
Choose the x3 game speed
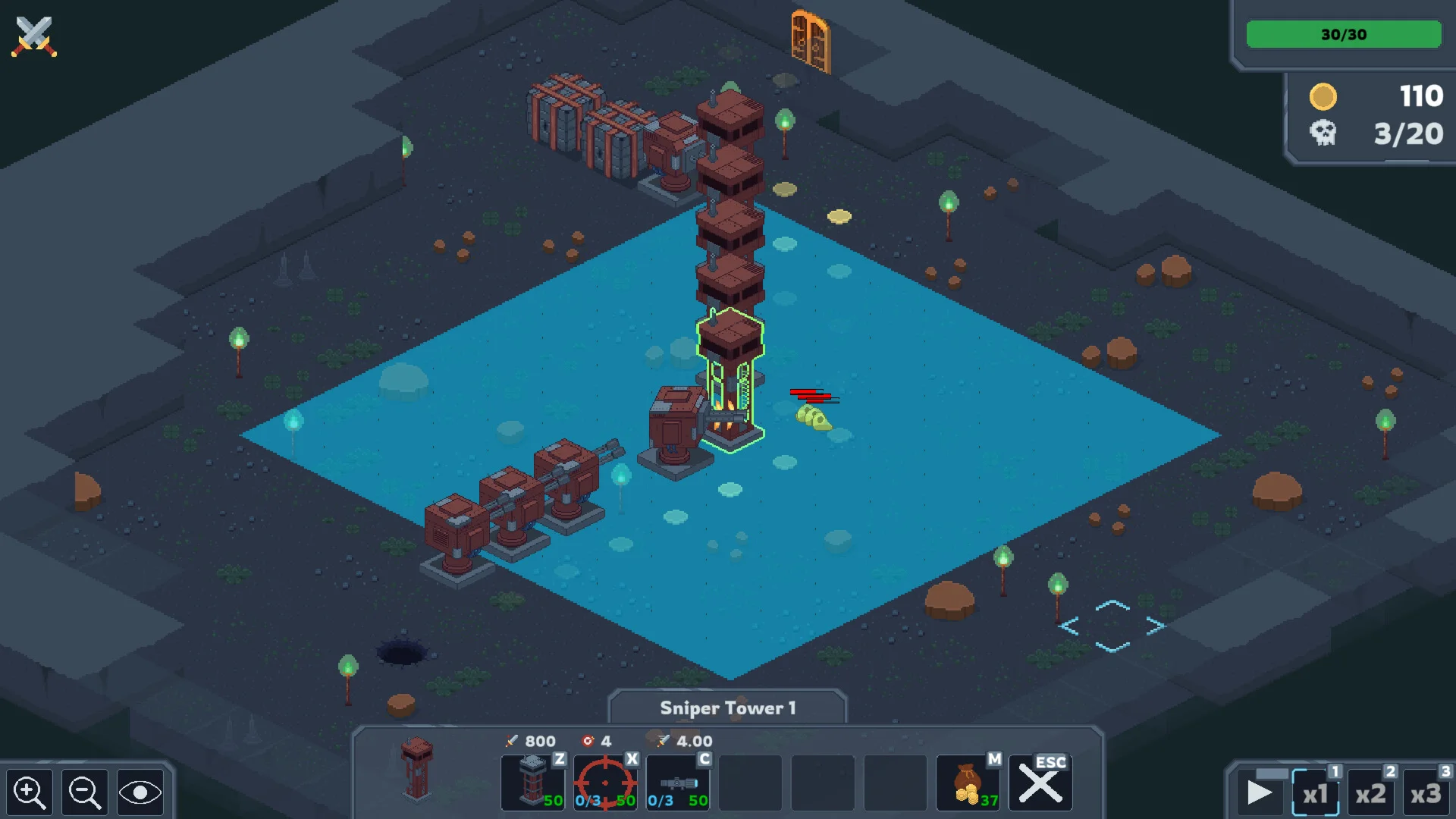point(1426,793)
